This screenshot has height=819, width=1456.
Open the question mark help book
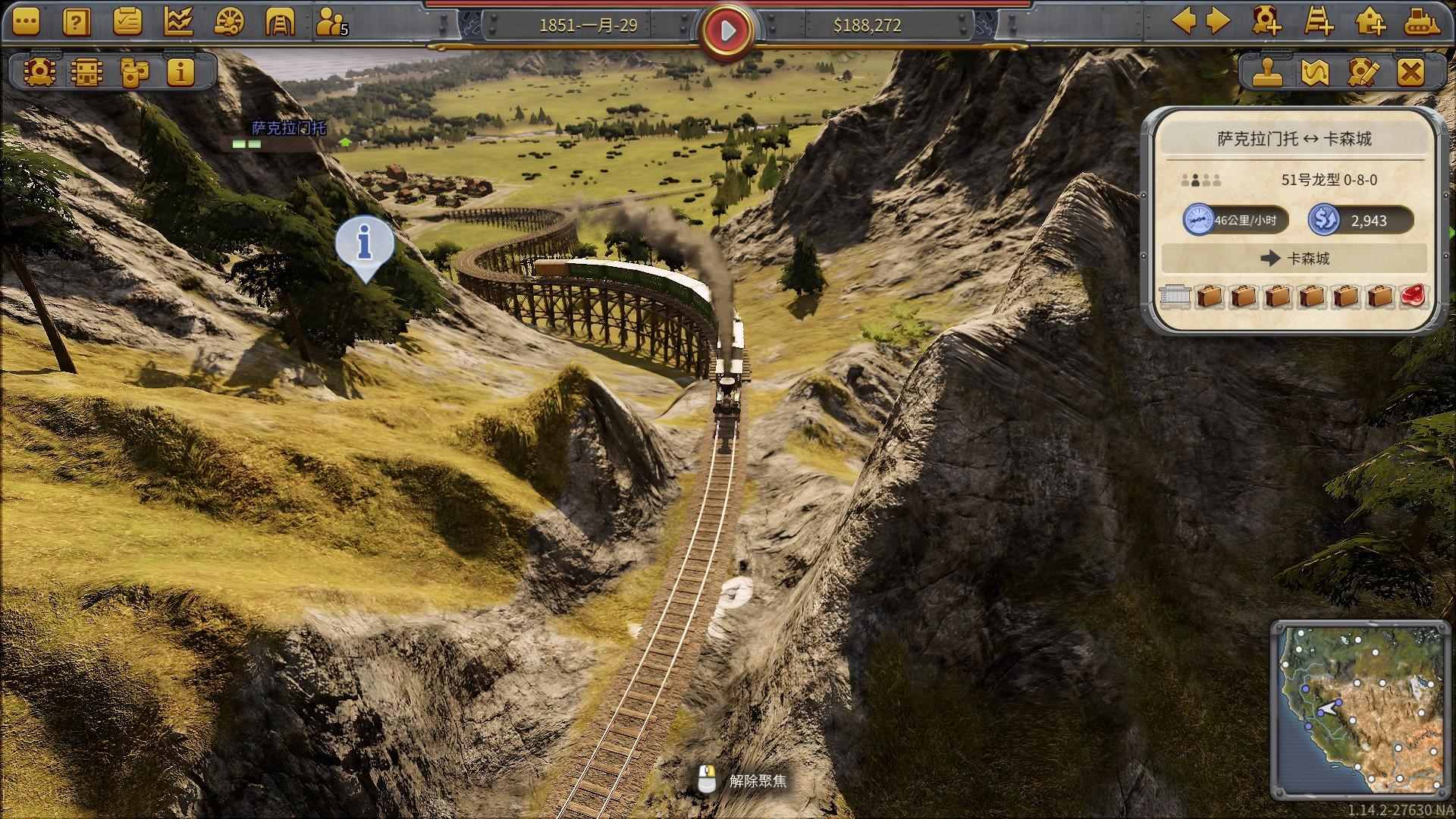(76, 23)
